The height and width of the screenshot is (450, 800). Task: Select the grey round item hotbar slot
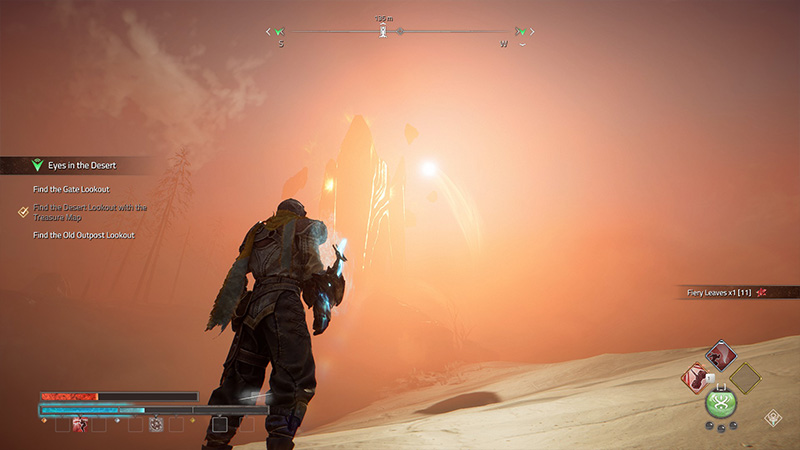[x=156, y=424]
